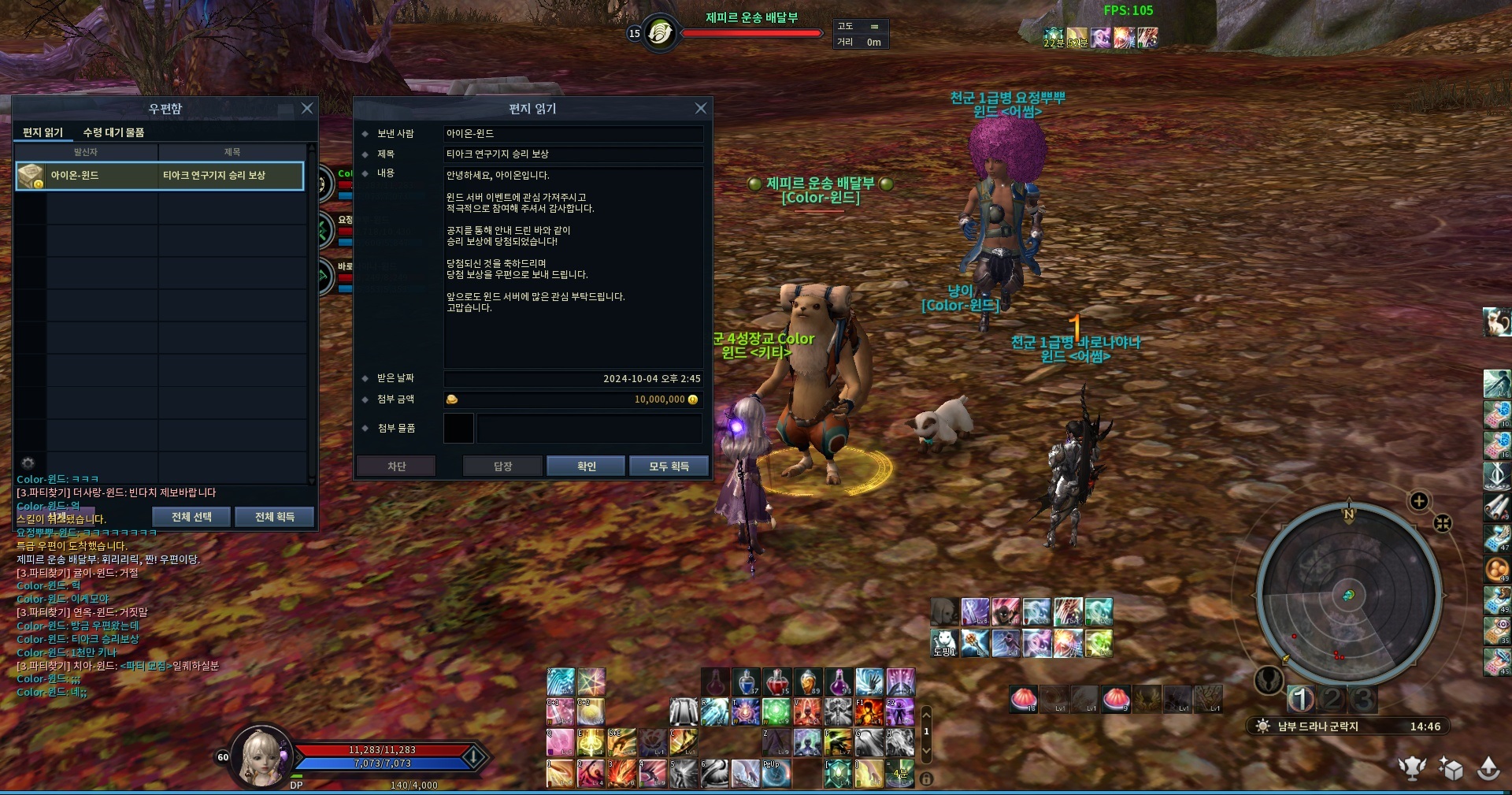This screenshot has width=1512, height=795.
Task: Use the red potion hotbar slot
Action: [776, 682]
